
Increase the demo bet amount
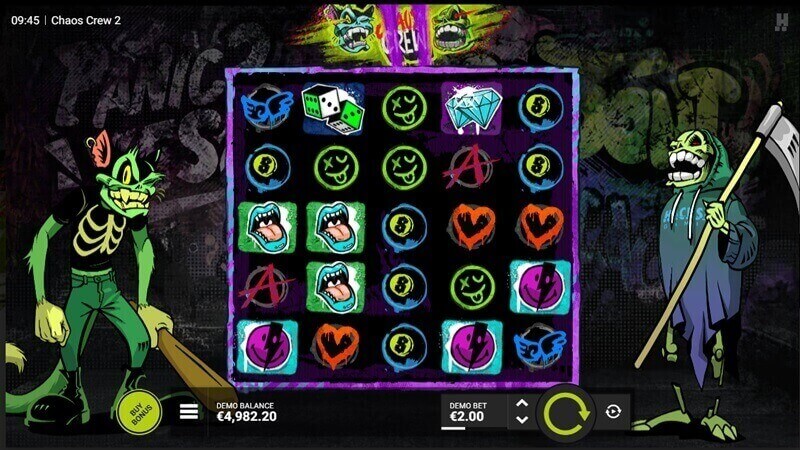[521, 403]
